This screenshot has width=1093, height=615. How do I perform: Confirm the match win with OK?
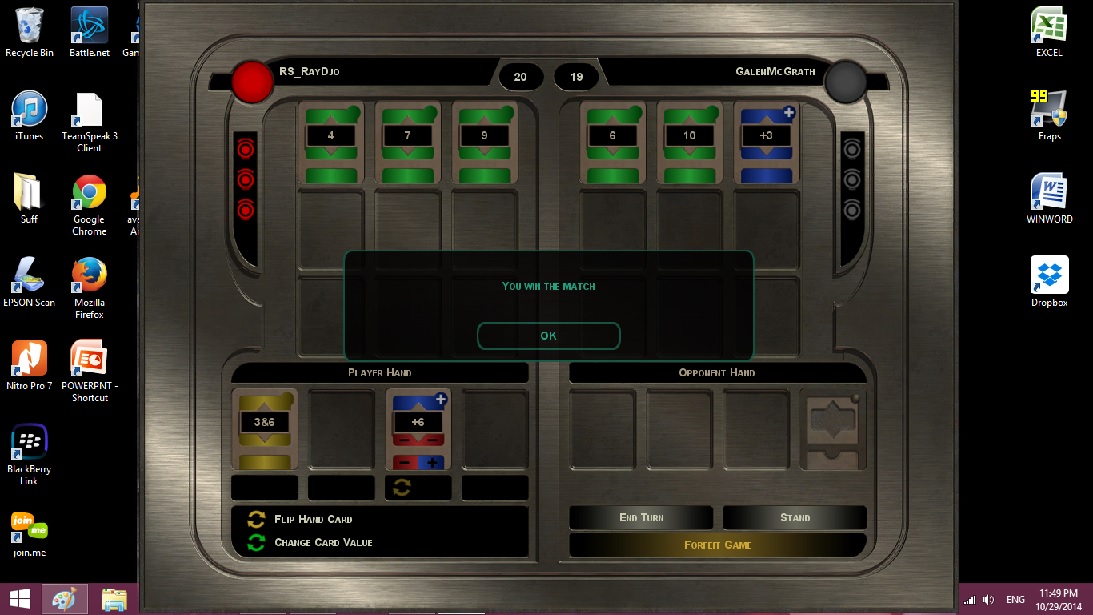548,336
